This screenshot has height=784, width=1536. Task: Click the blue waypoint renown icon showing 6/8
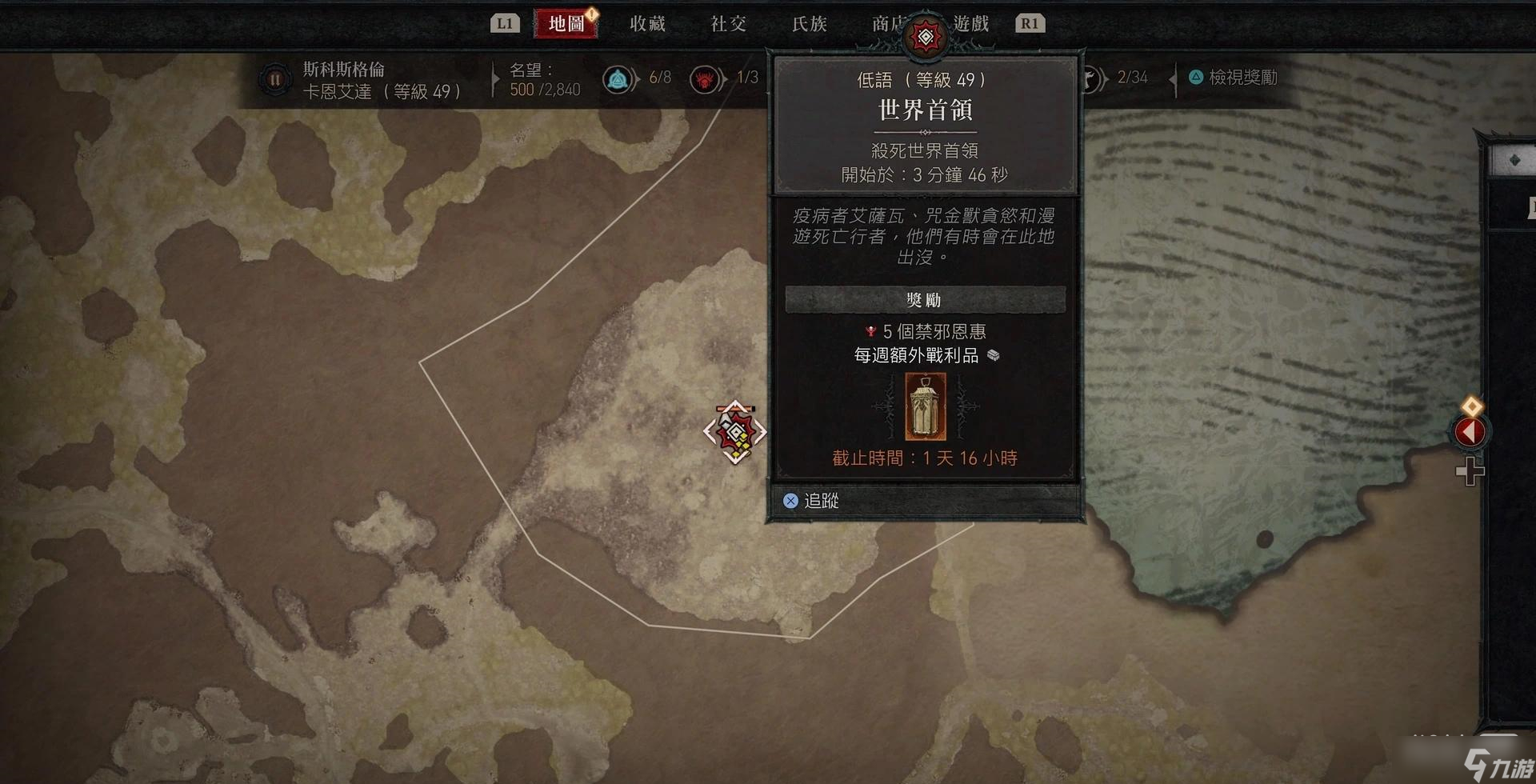(x=618, y=78)
